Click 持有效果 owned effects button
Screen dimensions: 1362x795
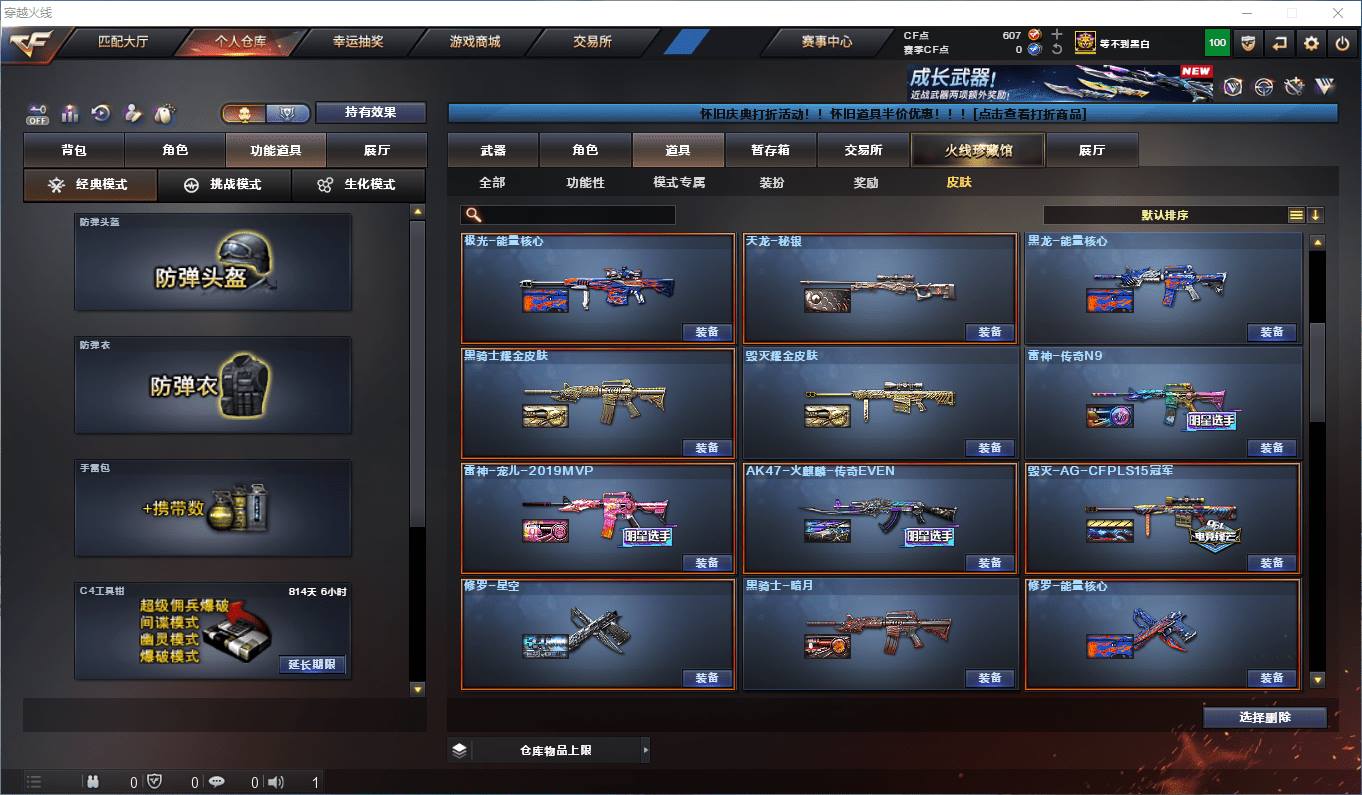click(370, 113)
